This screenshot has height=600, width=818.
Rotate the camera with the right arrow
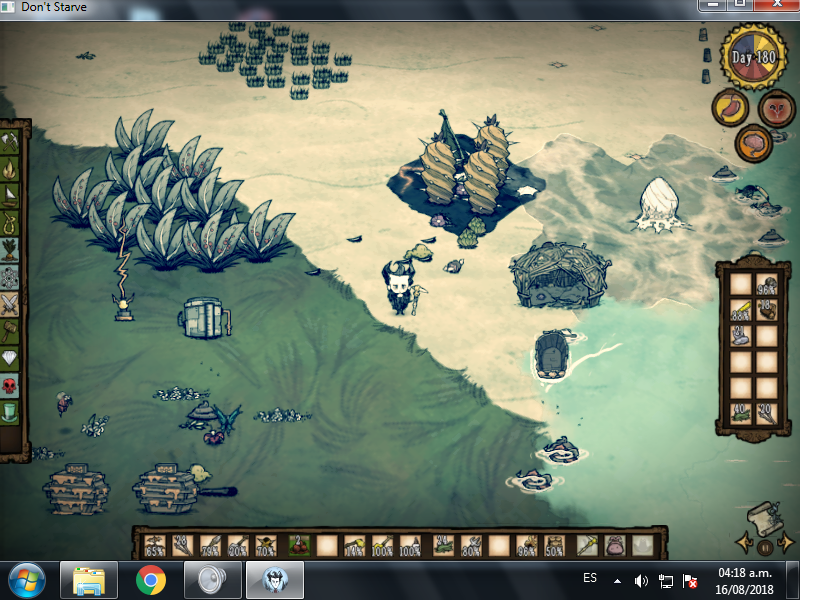click(x=786, y=543)
